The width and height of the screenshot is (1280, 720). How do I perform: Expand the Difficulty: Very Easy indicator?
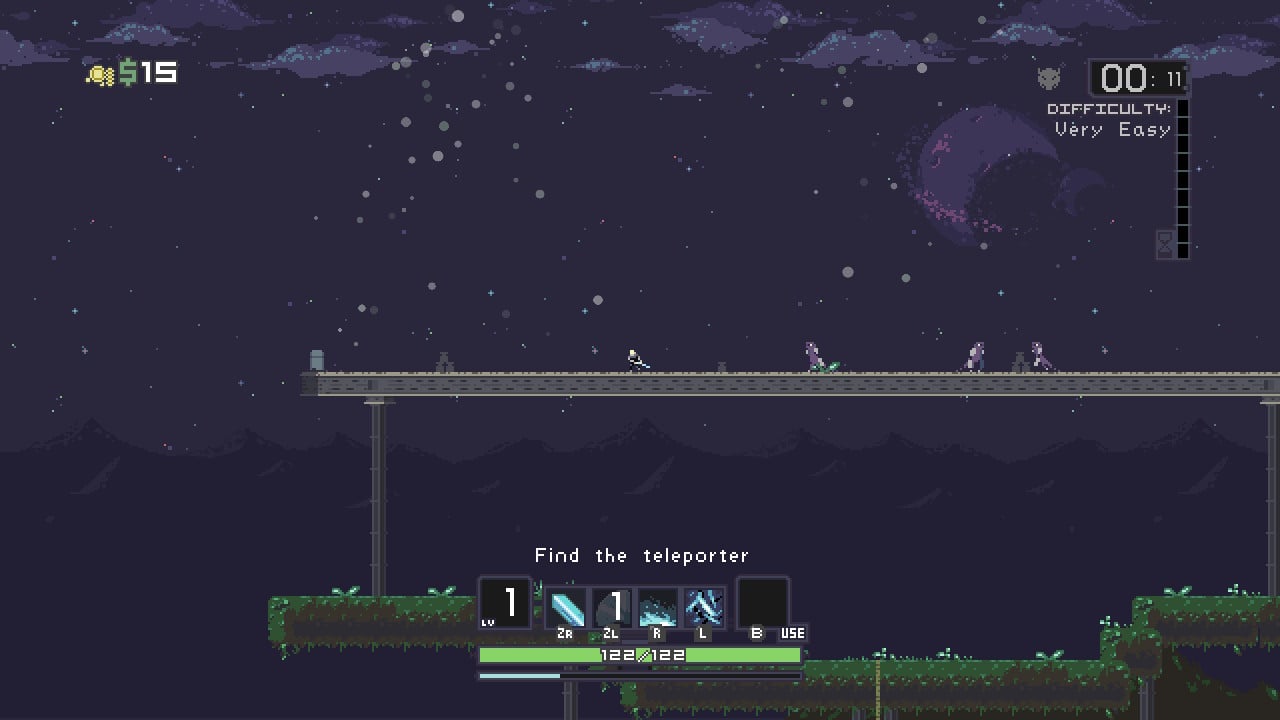pyautogui.click(x=1110, y=121)
